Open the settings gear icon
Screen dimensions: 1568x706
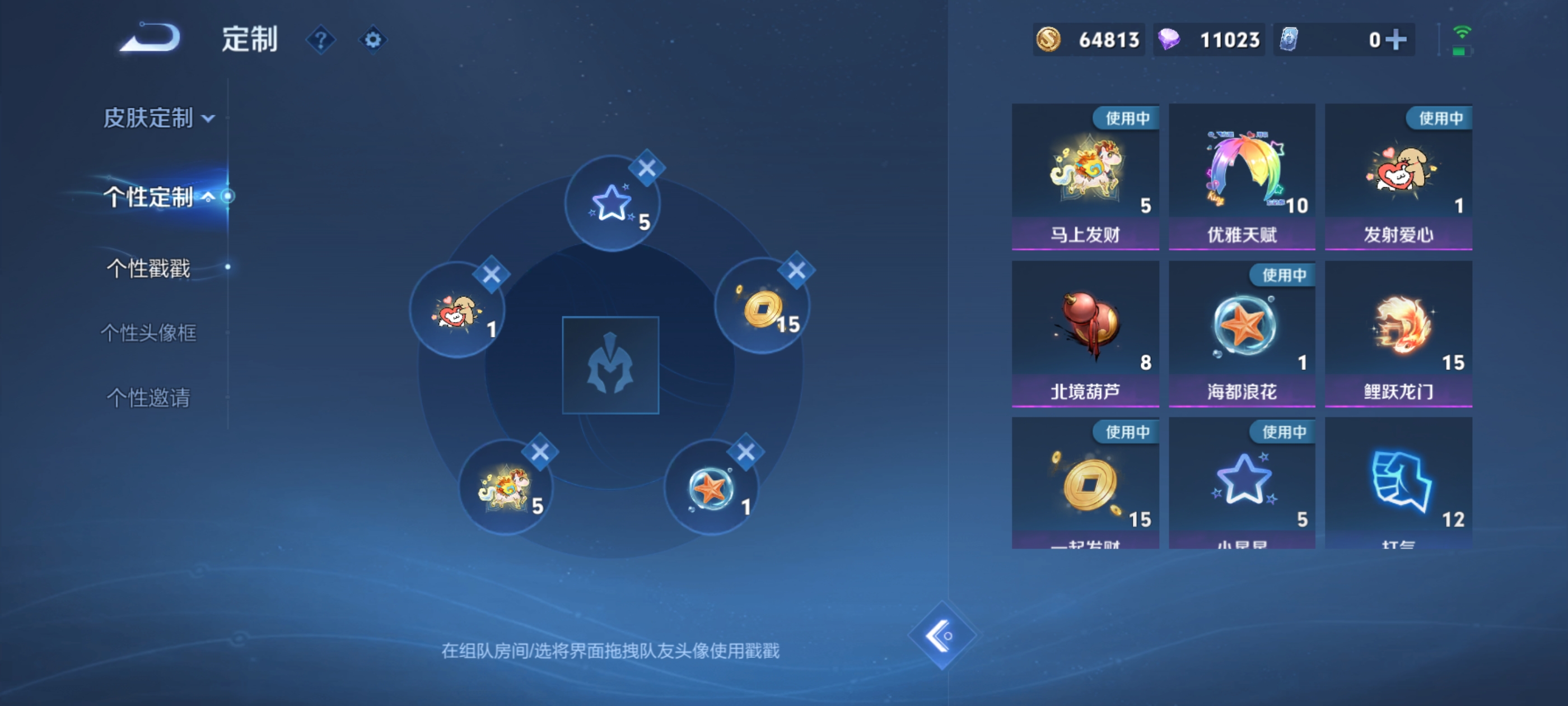(x=373, y=38)
